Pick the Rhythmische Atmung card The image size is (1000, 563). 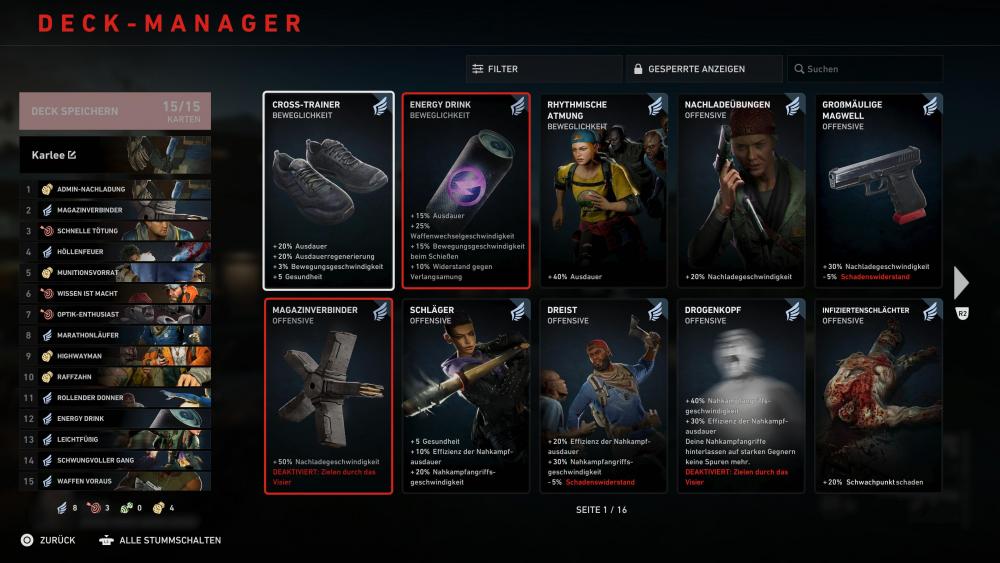pyautogui.click(x=603, y=191)
